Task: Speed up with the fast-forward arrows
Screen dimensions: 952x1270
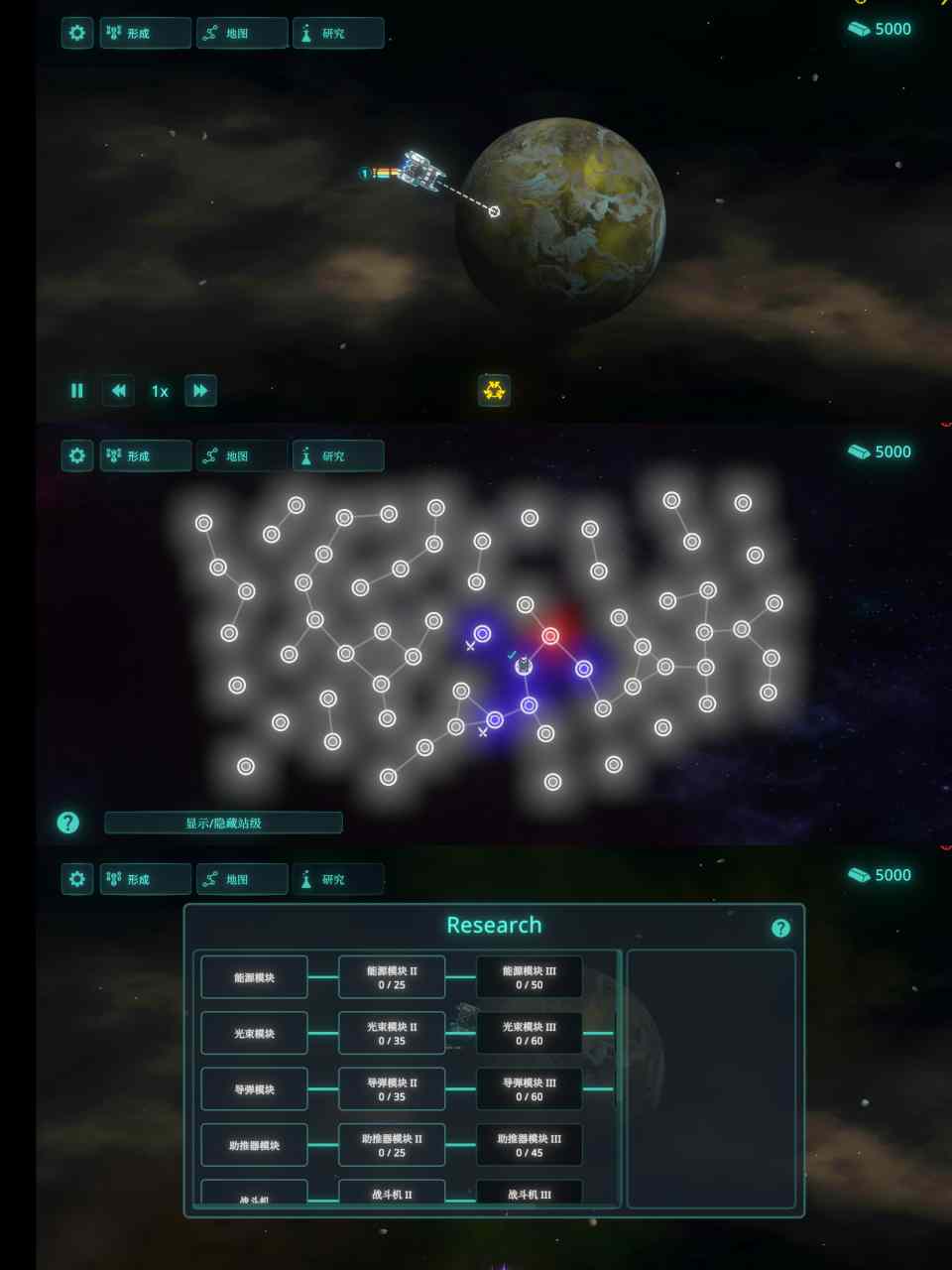Action: (200, 391)
